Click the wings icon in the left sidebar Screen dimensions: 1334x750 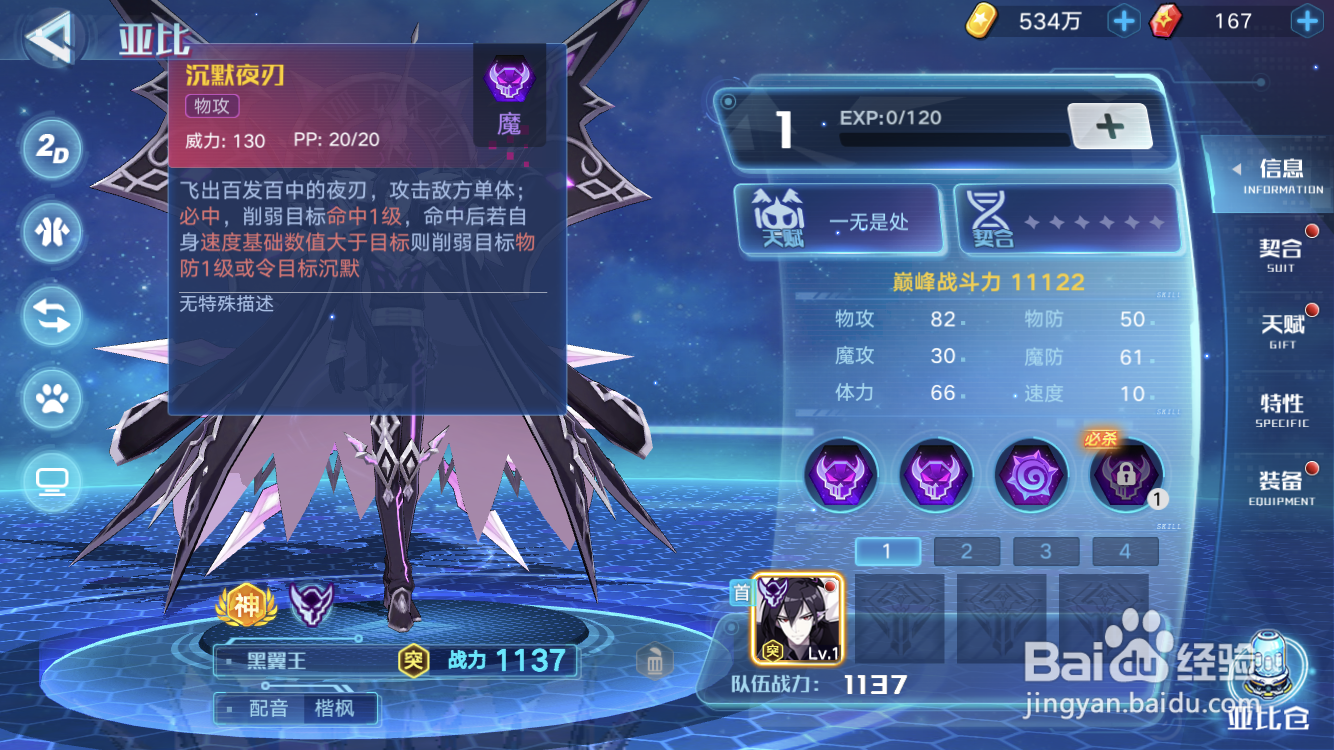[50, 232]
